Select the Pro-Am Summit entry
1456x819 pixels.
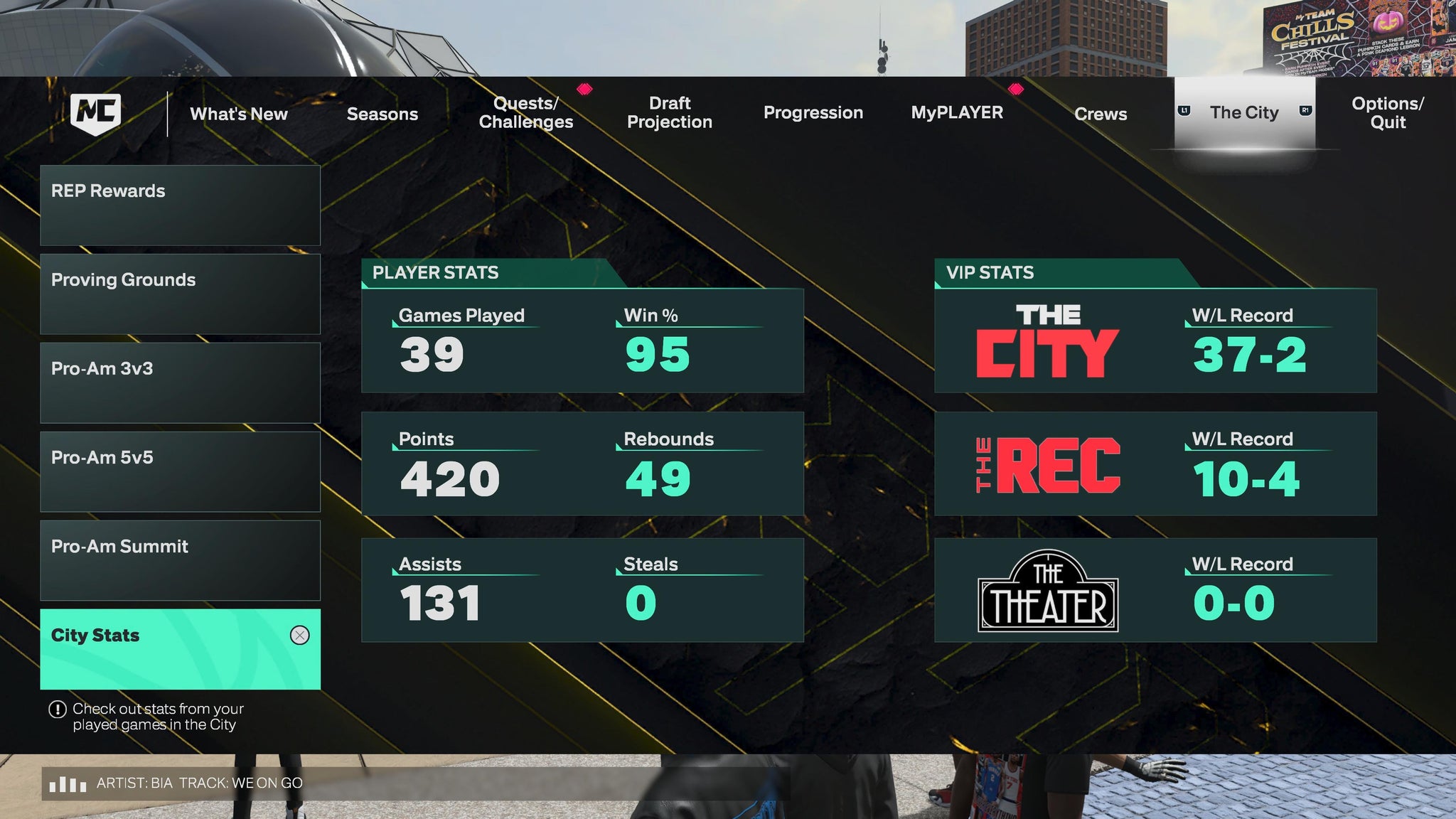click(180, 561)
